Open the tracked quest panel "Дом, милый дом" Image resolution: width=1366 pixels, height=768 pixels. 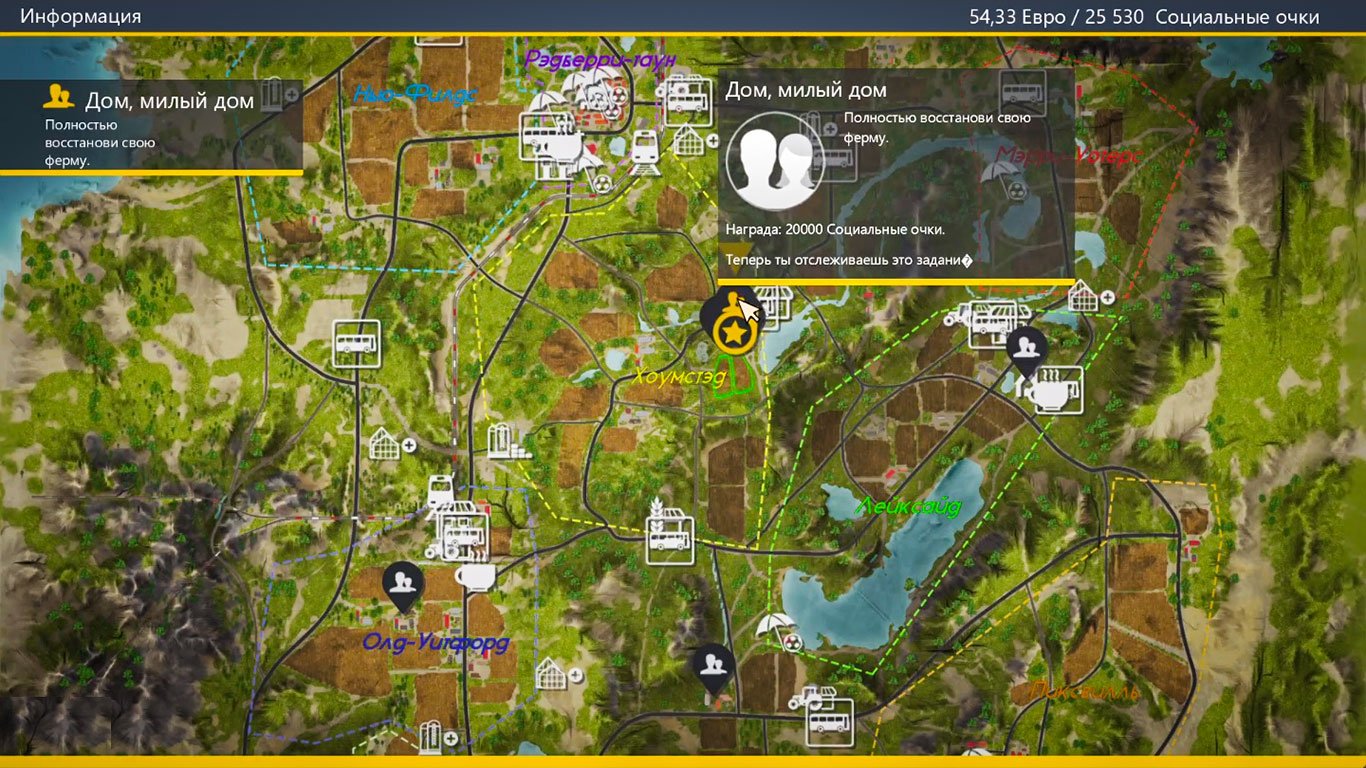tap(150, 126)
